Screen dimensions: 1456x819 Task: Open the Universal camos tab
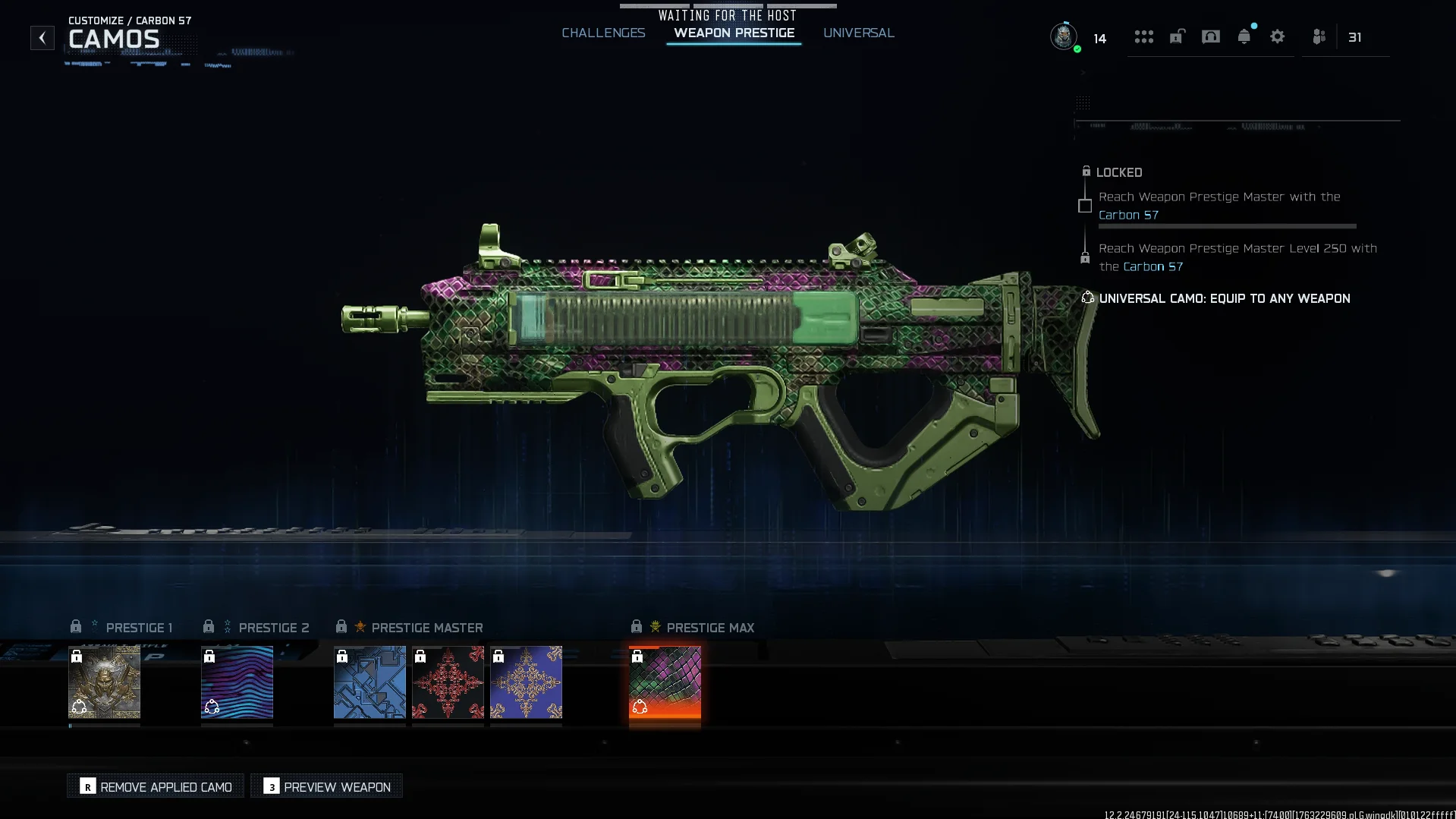point(858,33)
